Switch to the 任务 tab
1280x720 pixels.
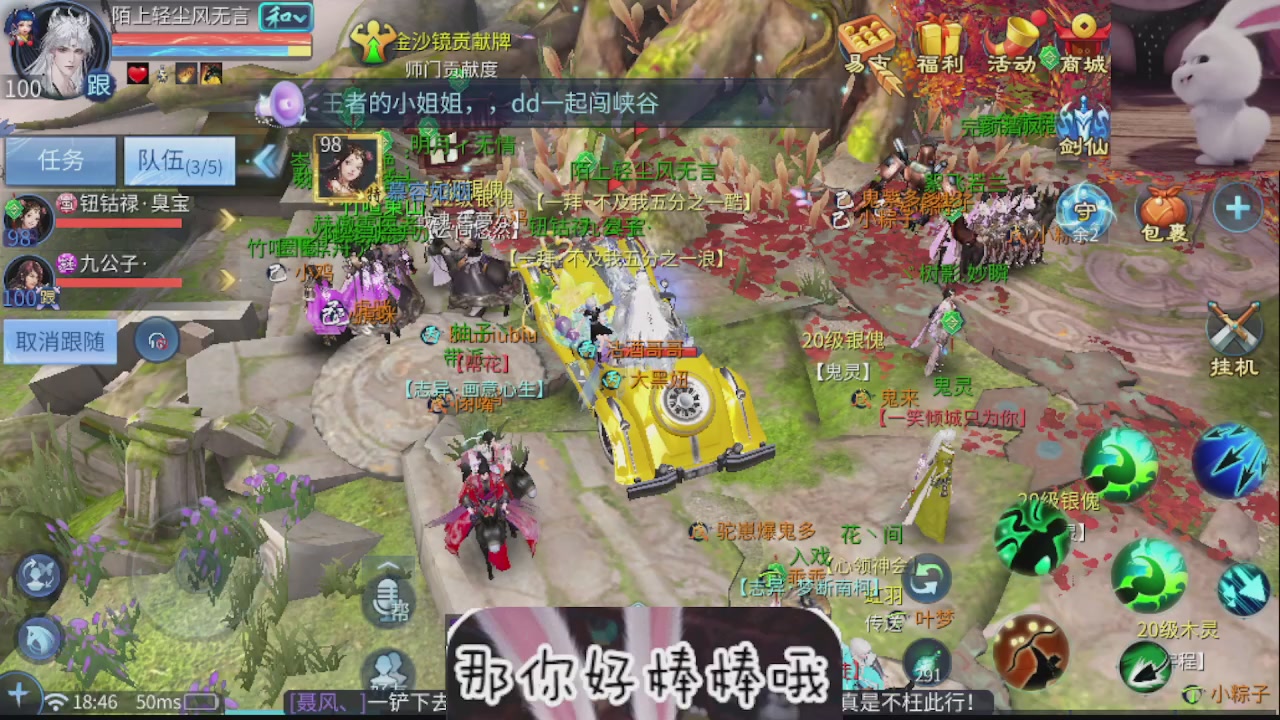[x=60, y=160]
